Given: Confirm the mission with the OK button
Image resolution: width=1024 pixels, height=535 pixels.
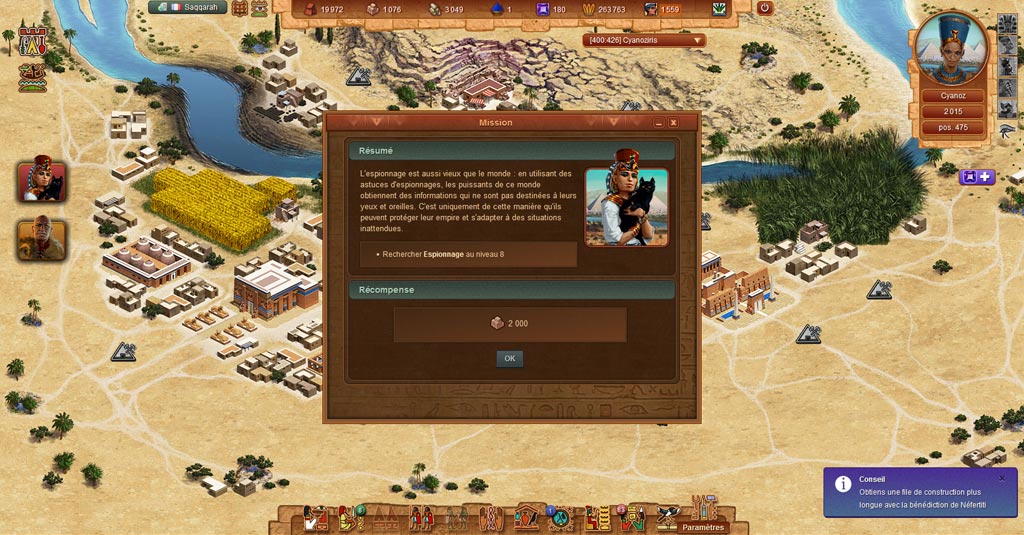Looking at the screenshot, I should pos(509,358).
